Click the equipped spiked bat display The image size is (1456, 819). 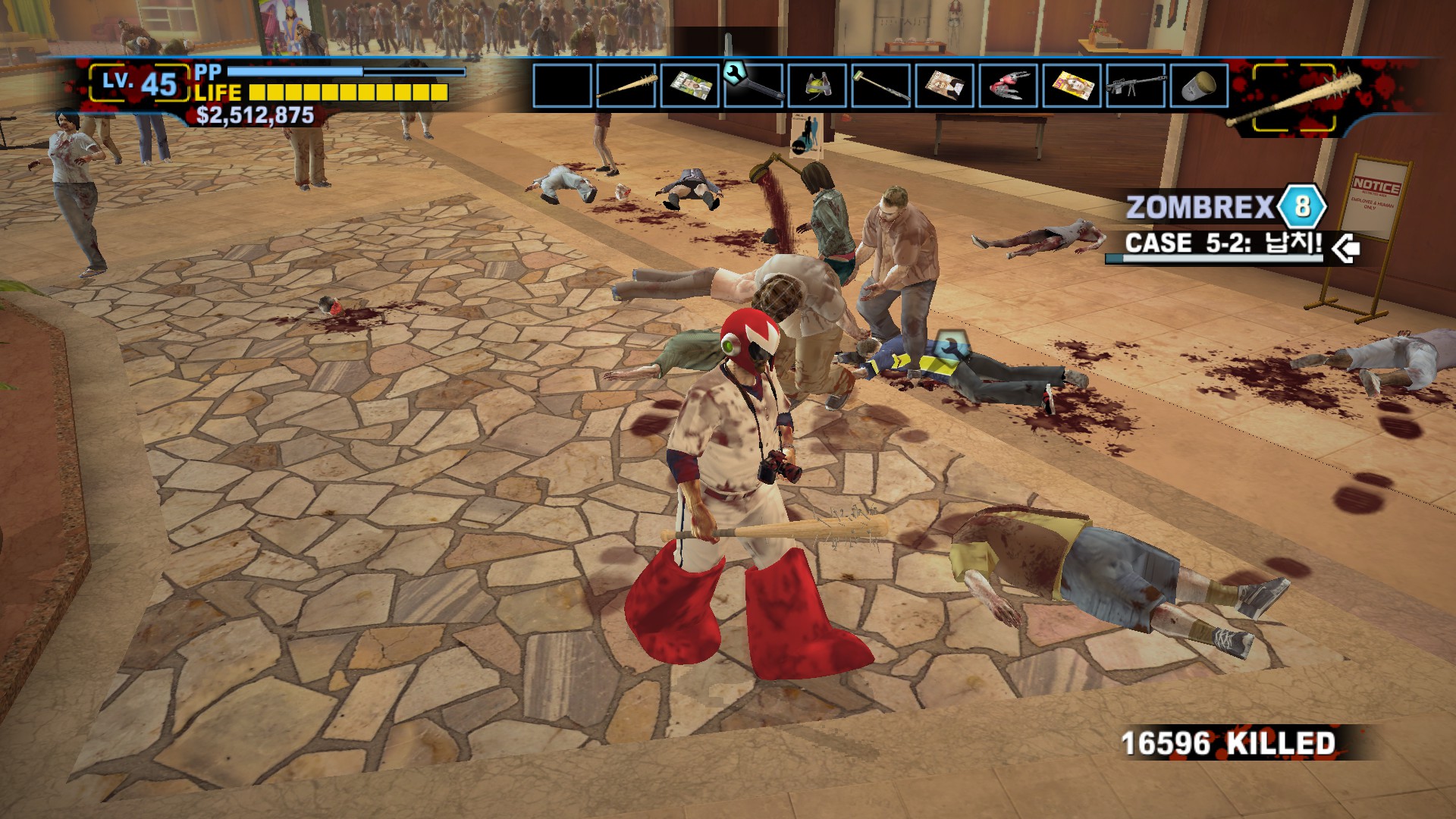[1294, 99]
